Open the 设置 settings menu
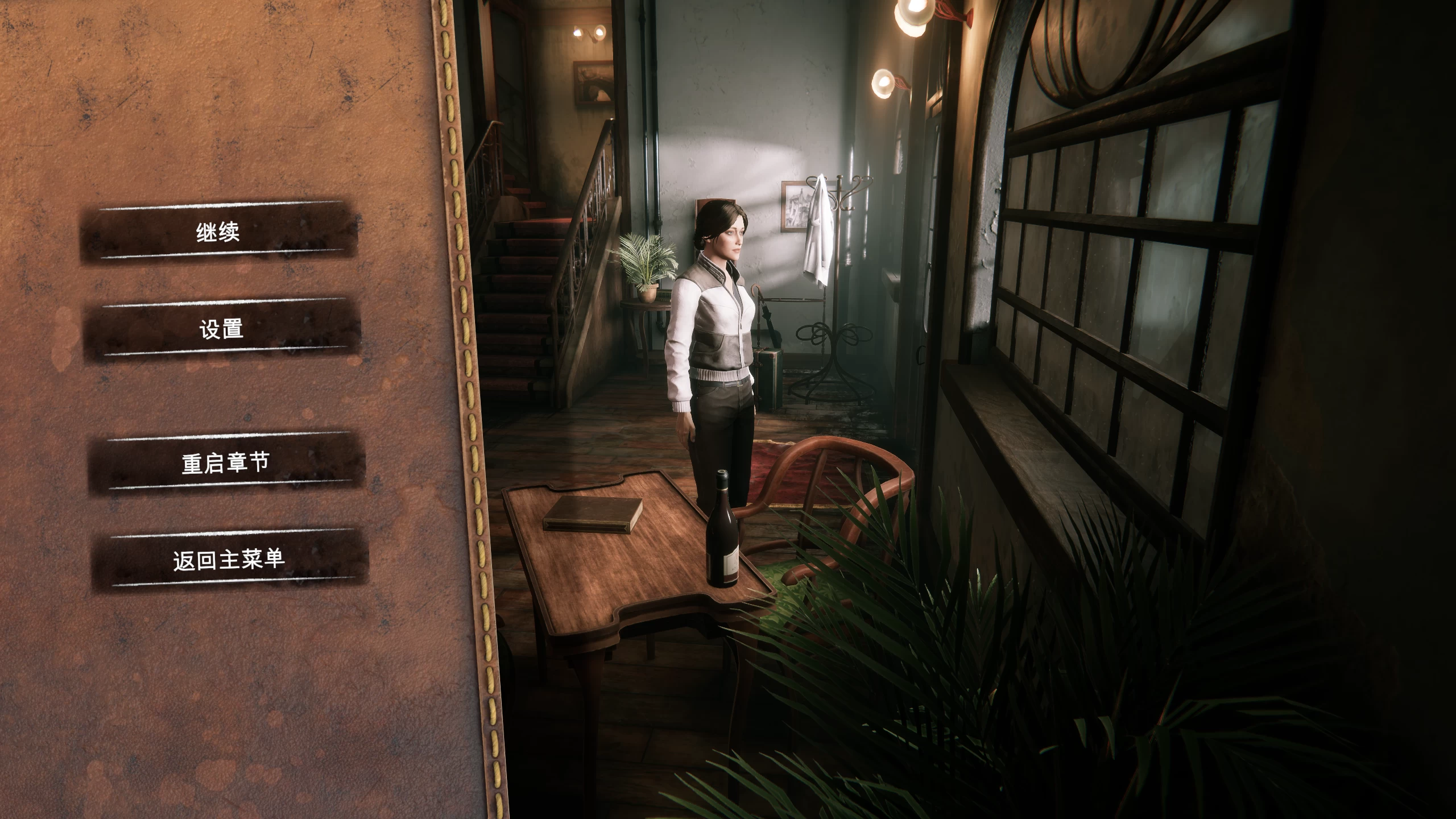Image resolution: width=1456 pixels, height=819 pixels. [x=222, y=329]
